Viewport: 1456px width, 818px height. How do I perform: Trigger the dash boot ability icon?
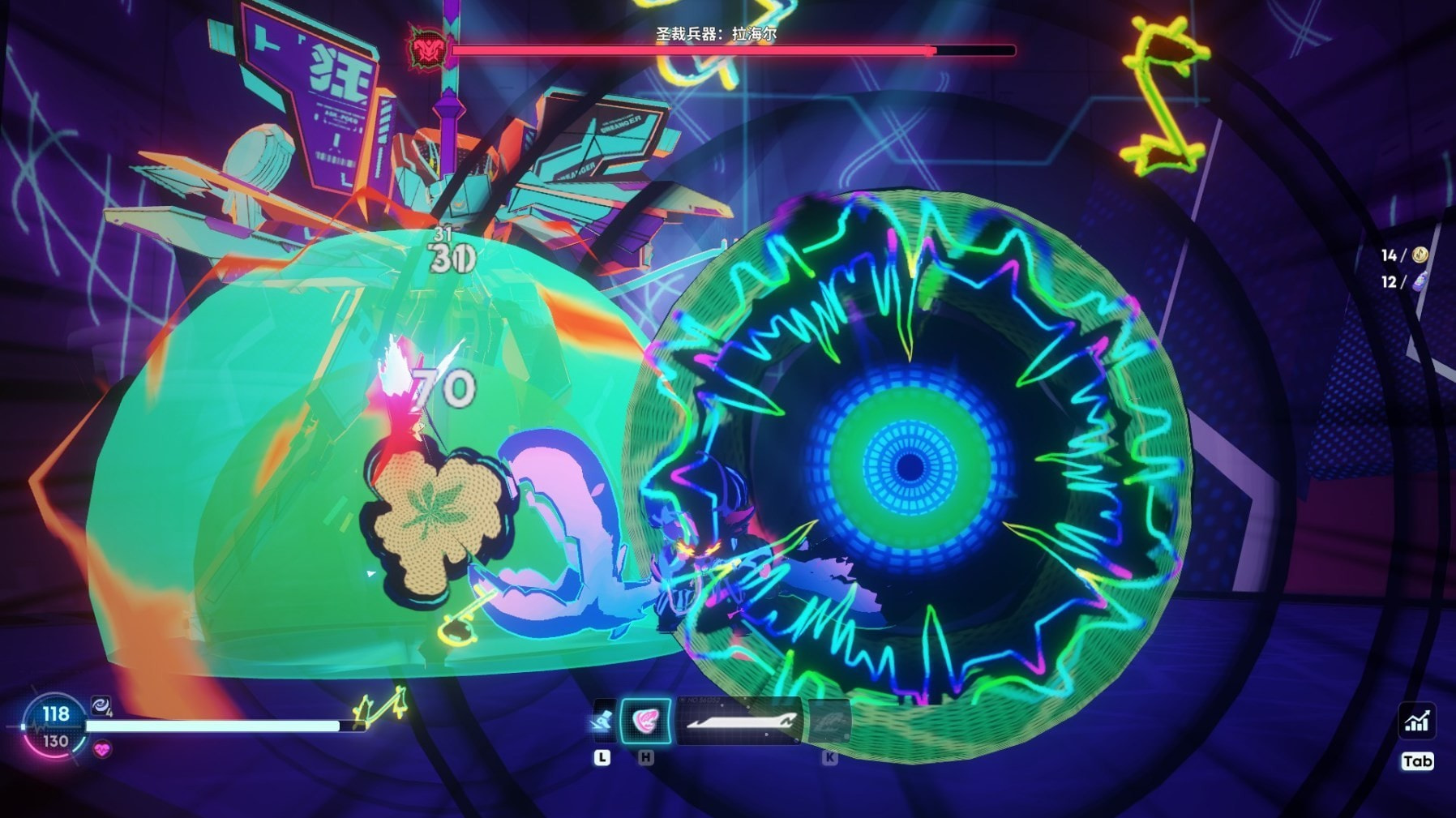pyautogui.click(x=602, y=721)
